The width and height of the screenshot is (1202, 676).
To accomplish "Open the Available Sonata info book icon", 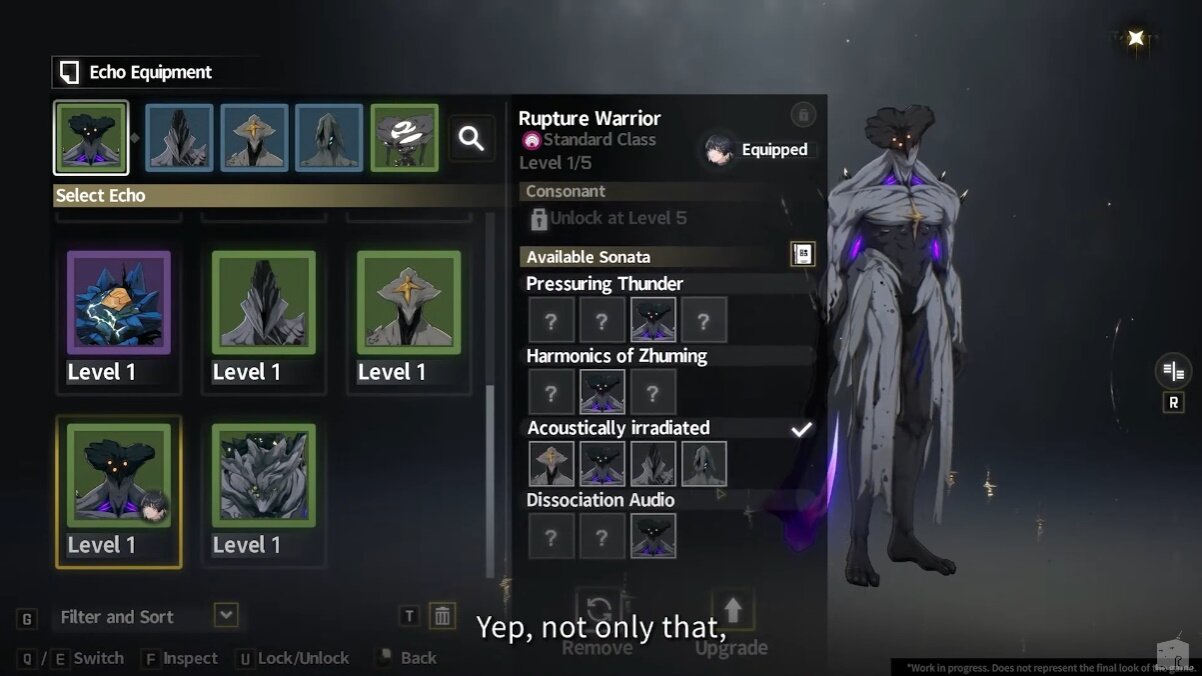I will (x=803, y=254).
